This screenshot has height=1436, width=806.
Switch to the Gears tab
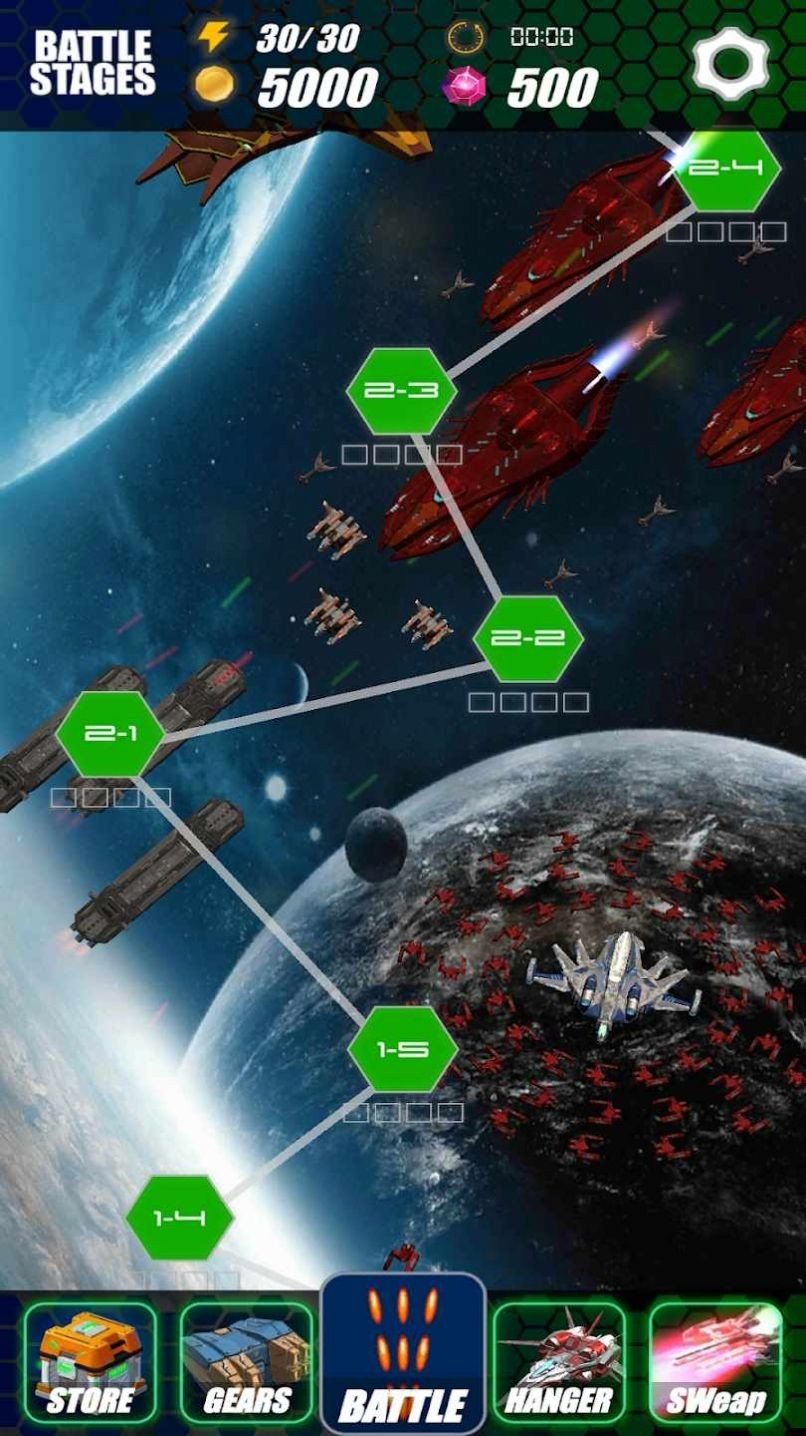pos(246,1364)
